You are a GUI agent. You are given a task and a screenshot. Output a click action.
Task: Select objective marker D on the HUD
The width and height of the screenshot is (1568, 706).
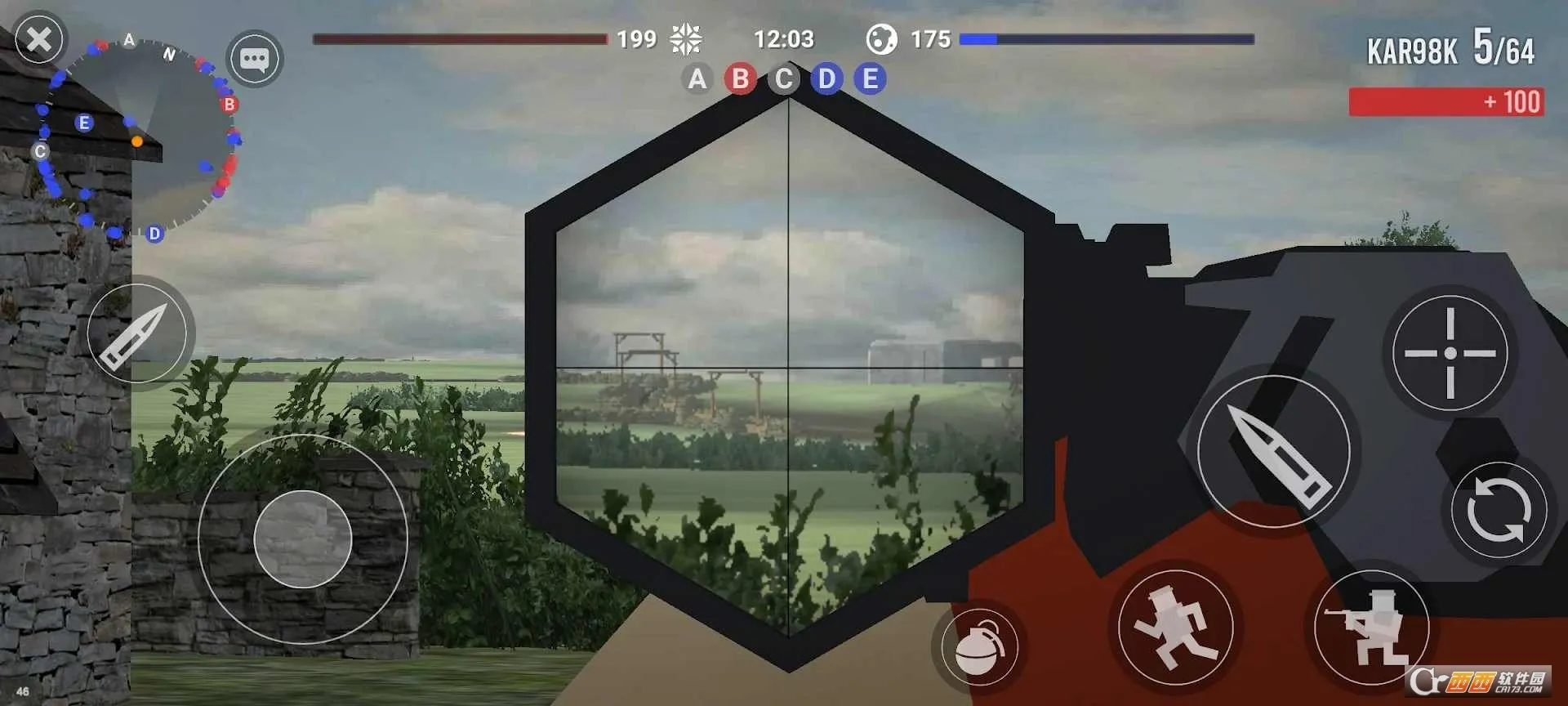[826, 79]
